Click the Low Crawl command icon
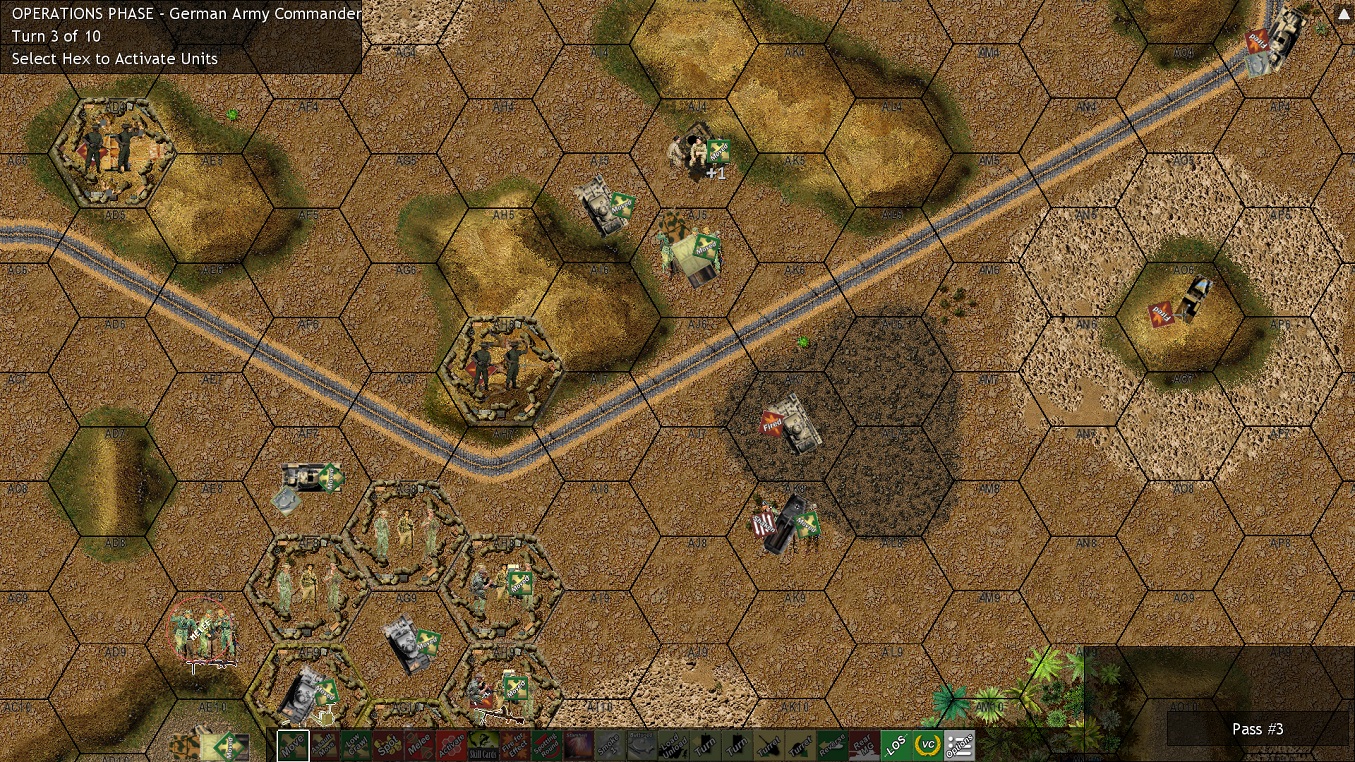This screenshot has height=762, width=1355. pyautogui.click(x=355, y=744)
